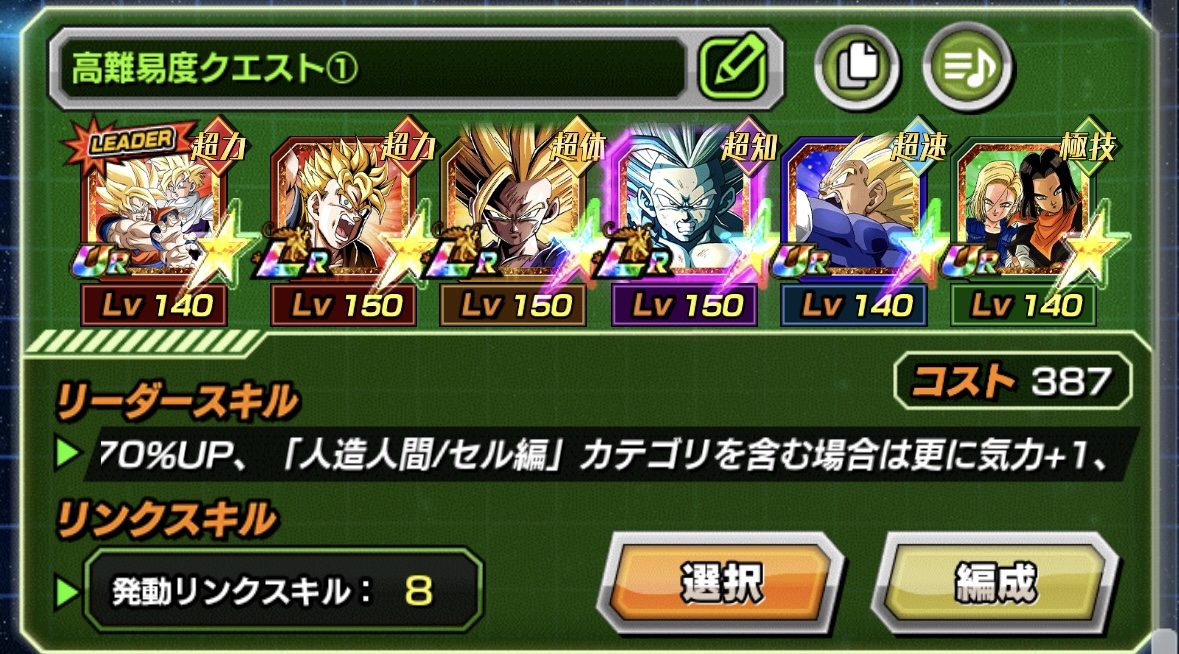Copy the team using the documents icon
Image resolution: width=1179 pixels, height=654 pixels.
856,68
